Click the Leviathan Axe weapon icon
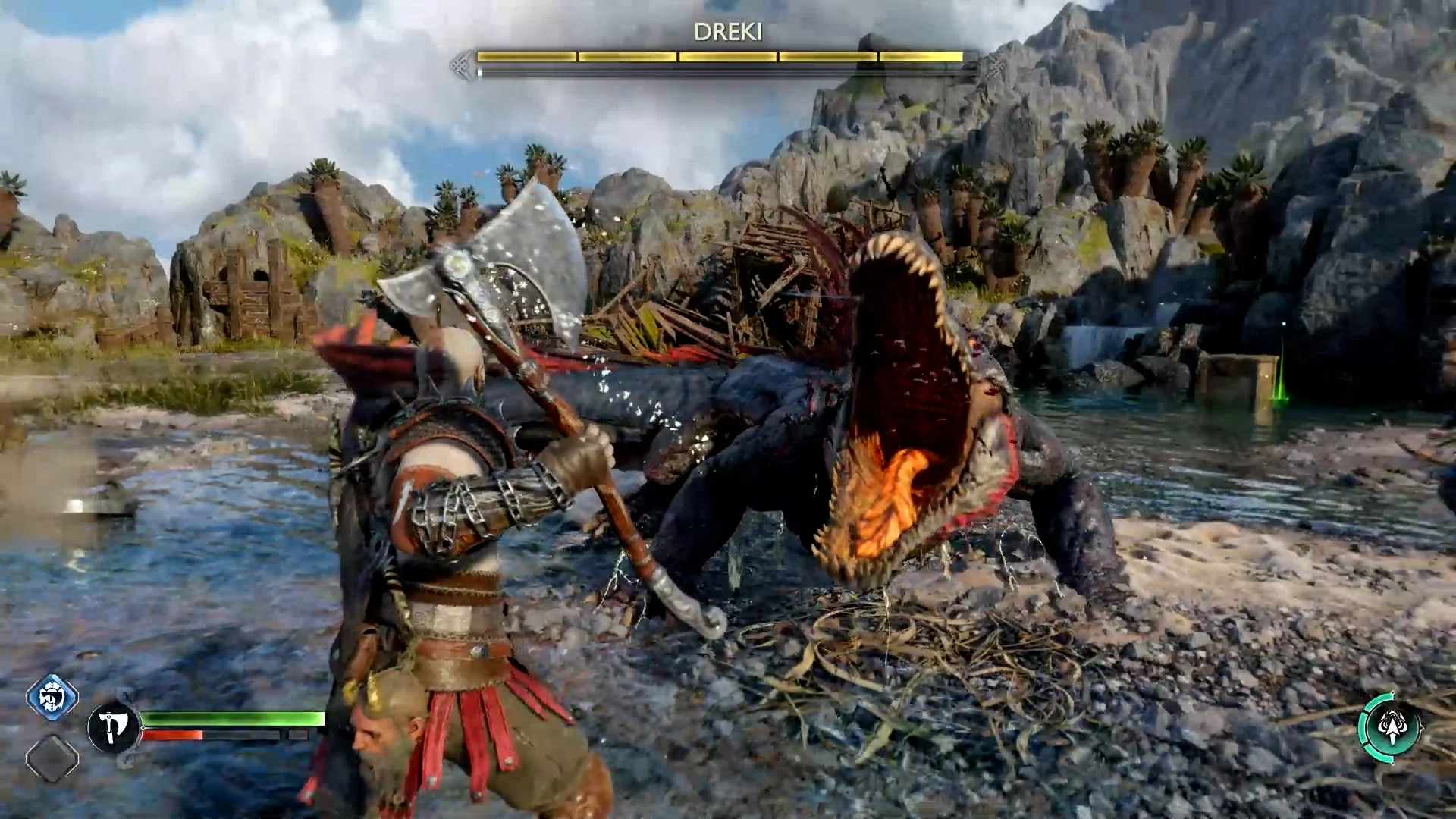Viewport: 1456px width, 819px height. click(113, 728)
